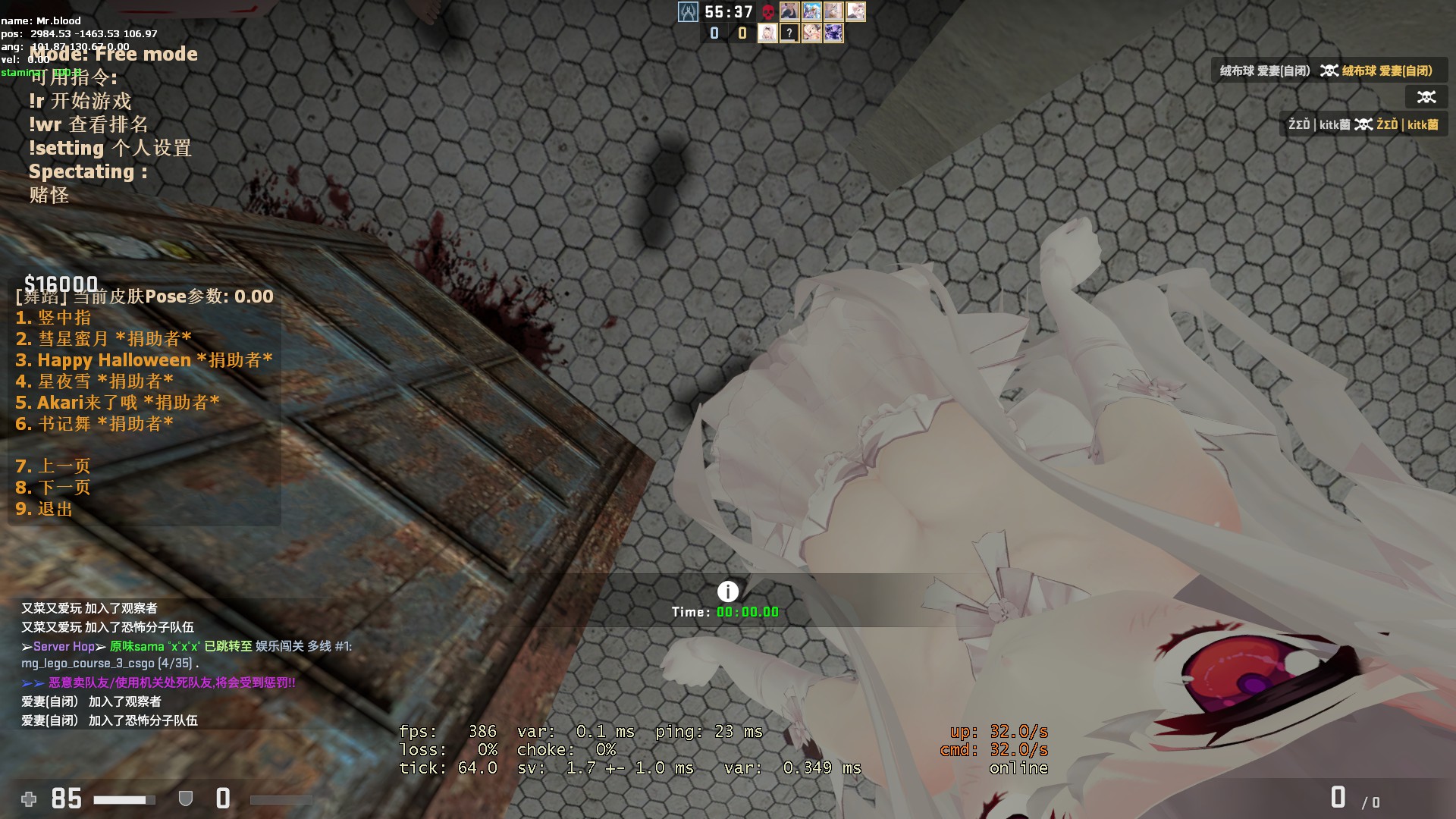This screenshot has height=819, width=1456.
Task: Click the blue sky anime player avatar
Action: coord(811,11)
